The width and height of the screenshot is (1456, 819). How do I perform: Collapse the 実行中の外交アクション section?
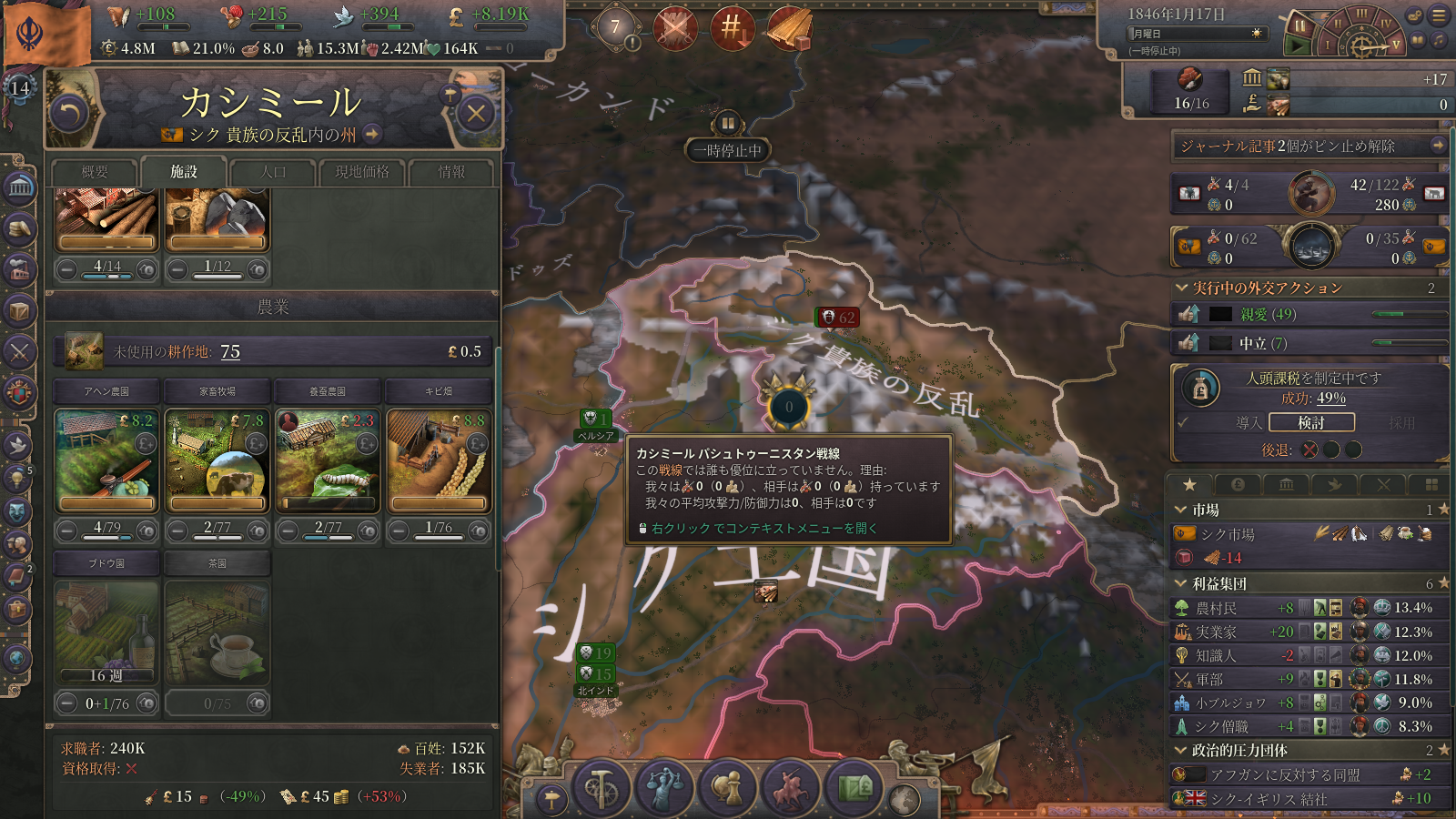(x=1181, y=288)
